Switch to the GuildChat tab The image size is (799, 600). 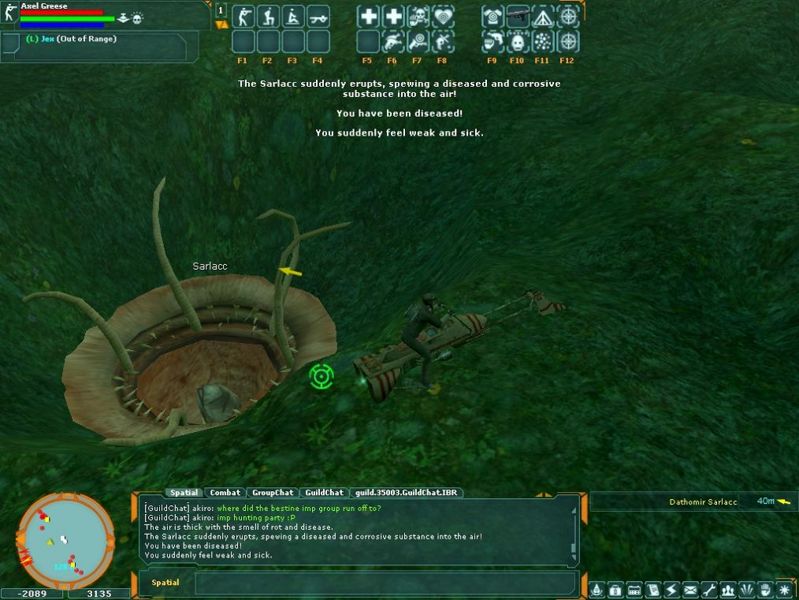pos(324,492)
